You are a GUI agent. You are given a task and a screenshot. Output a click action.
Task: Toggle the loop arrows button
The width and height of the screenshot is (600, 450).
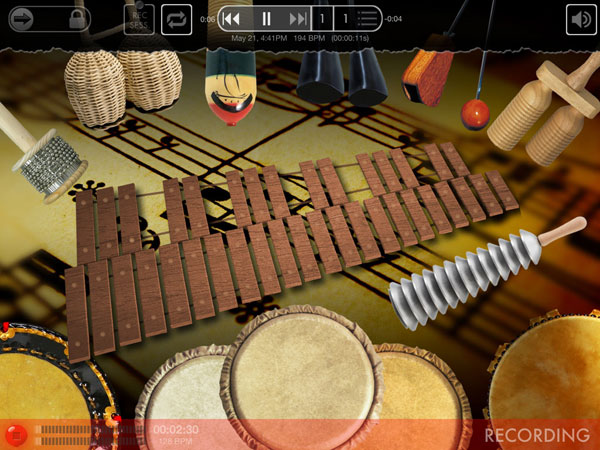point(176,18)
